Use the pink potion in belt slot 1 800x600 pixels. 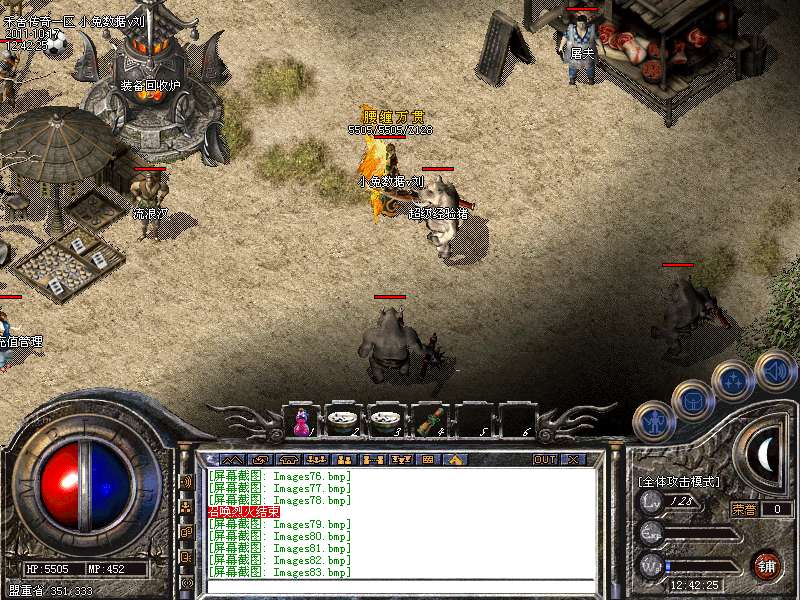[x=299, y=422]
